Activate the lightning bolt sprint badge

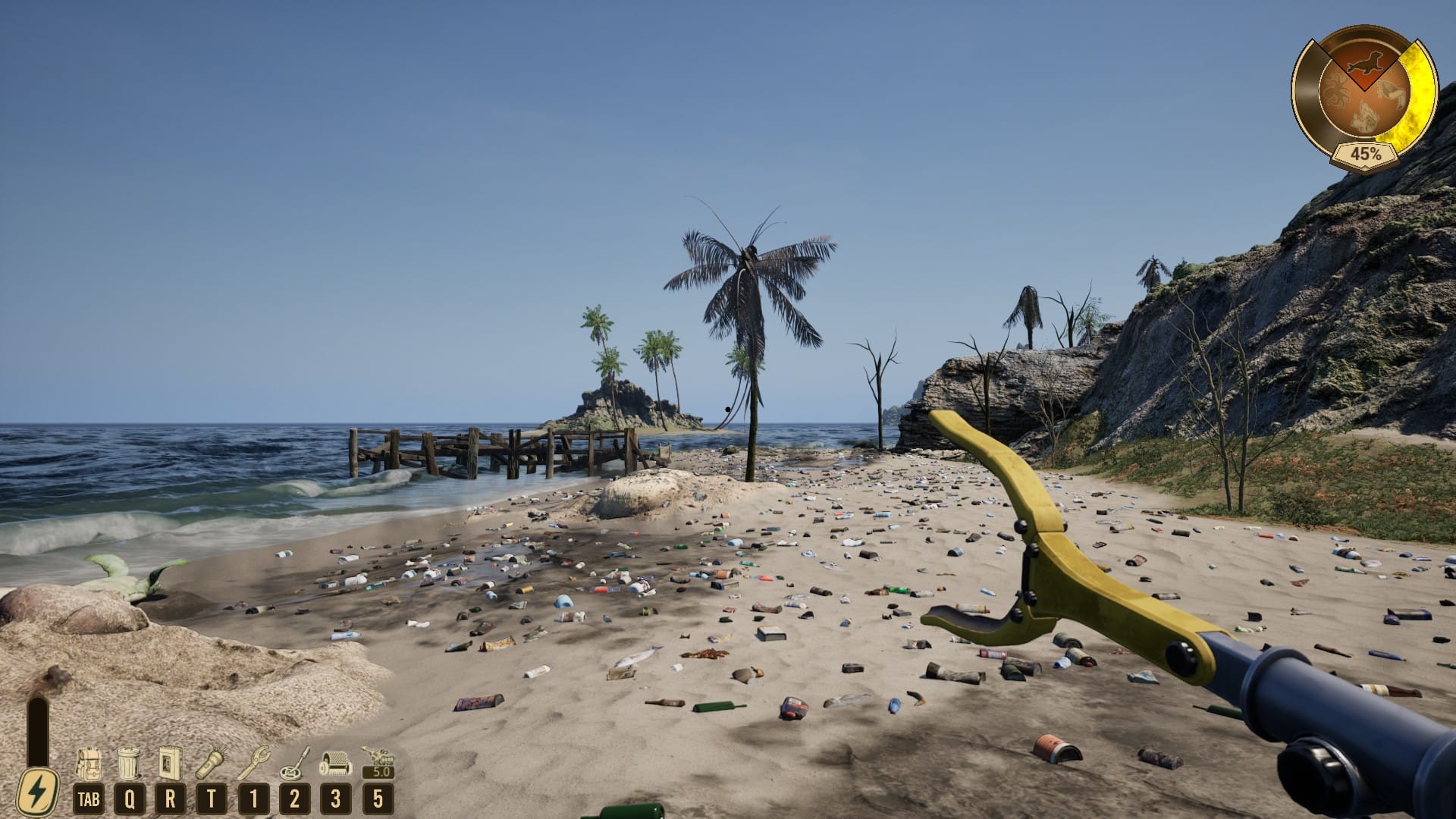coord(37,792)
